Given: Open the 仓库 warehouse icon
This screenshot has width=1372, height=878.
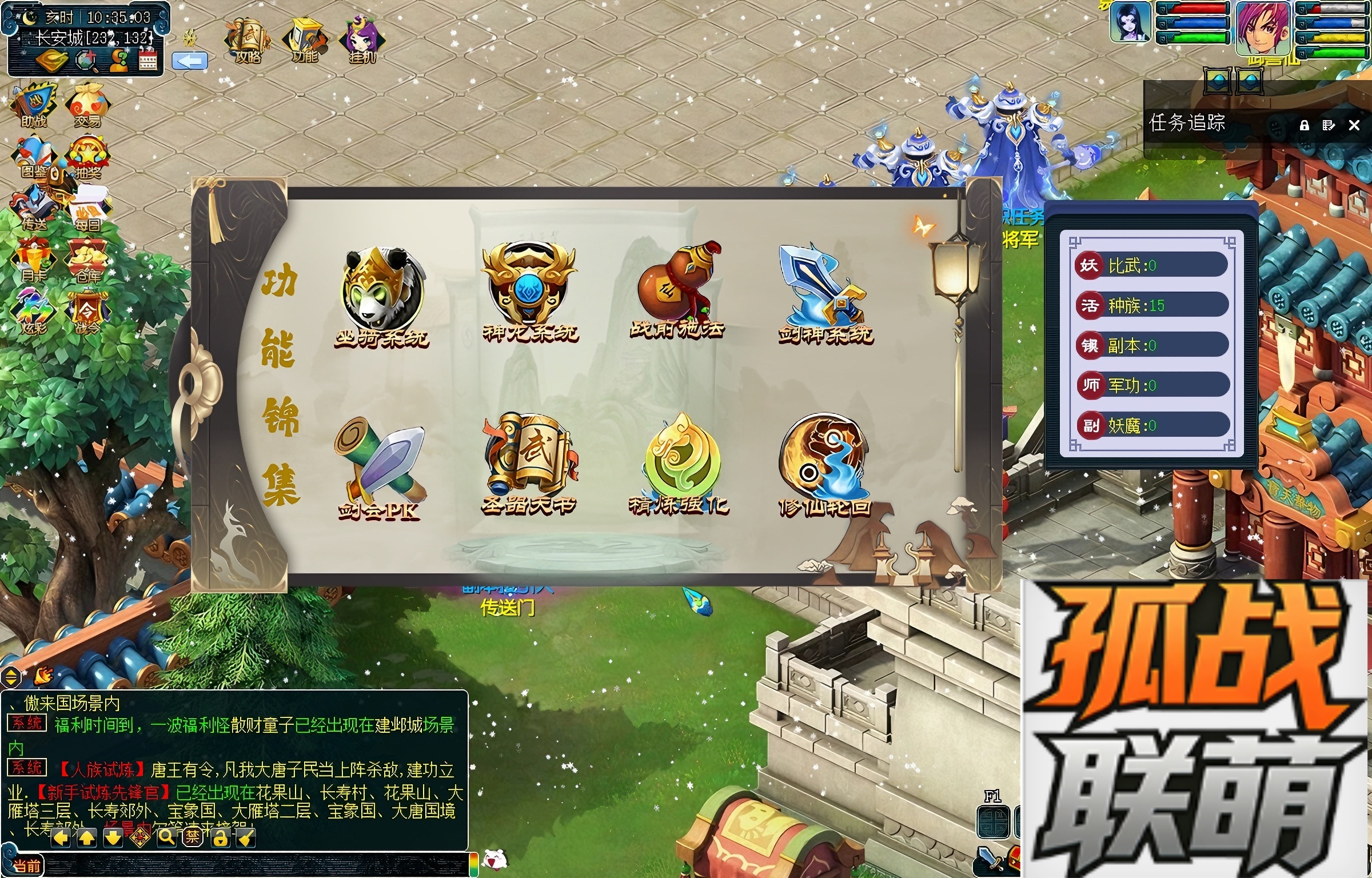Looking at the screenshot, I should click(x=87, y=261).
